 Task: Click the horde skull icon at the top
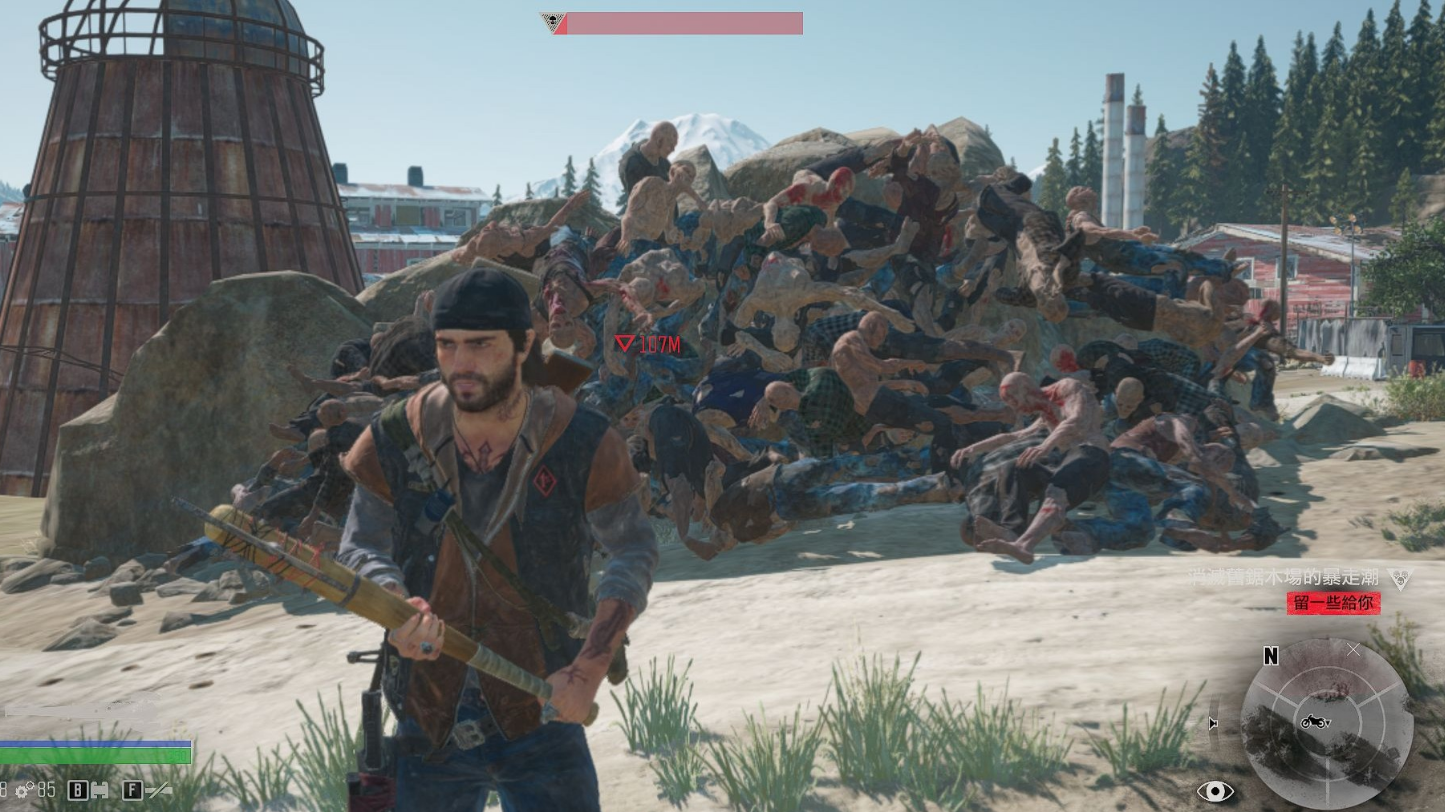pyautogui.click(x=551, y=22)
